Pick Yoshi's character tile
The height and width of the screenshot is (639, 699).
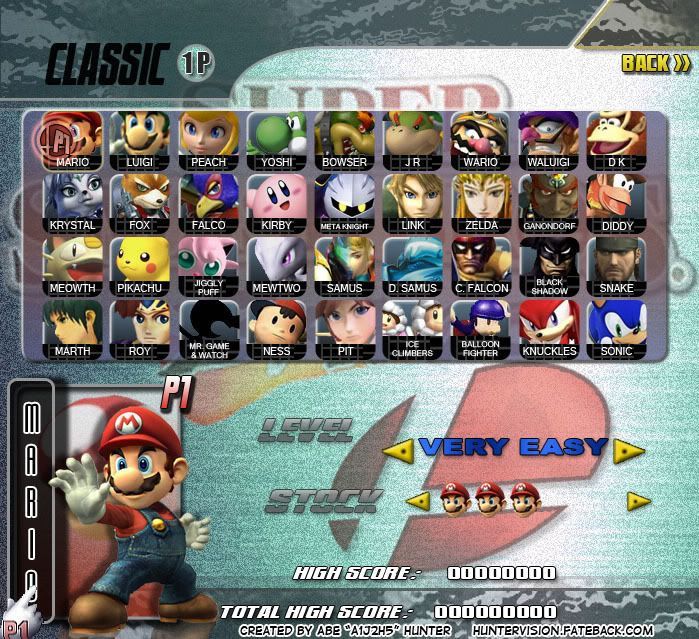[277, 140]
